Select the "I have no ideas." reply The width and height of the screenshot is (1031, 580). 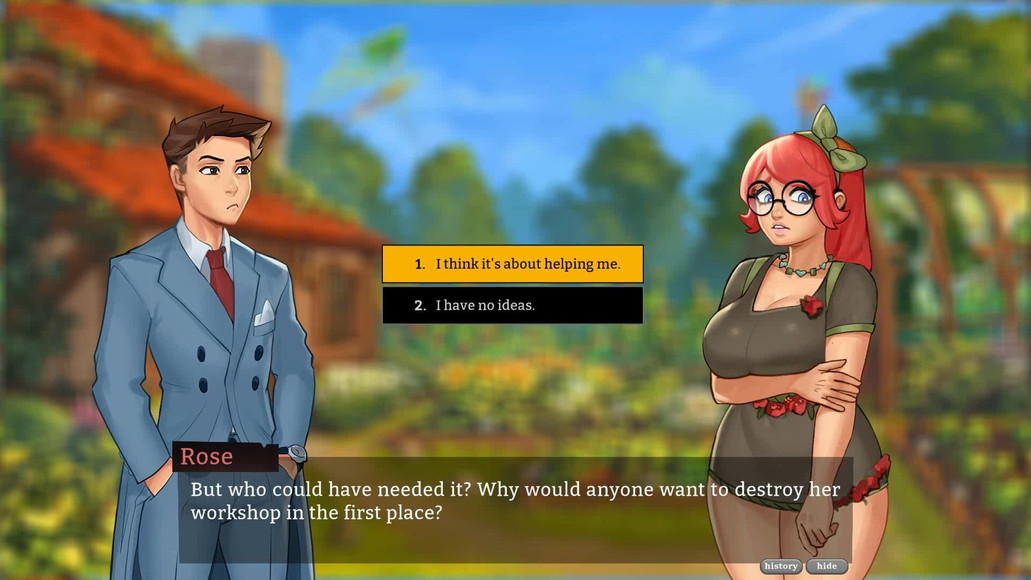(512, 305)
